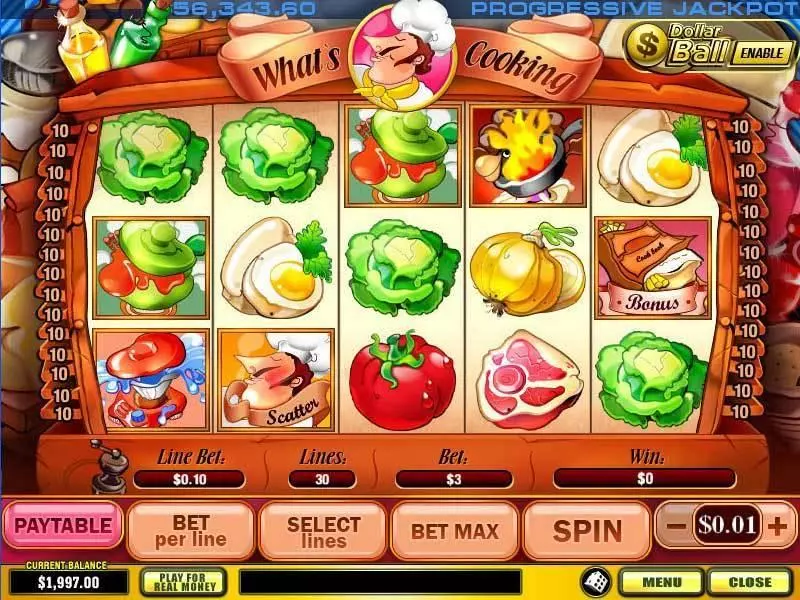
Task: Activate the BET MAX button
Action: tap(455, 531)
